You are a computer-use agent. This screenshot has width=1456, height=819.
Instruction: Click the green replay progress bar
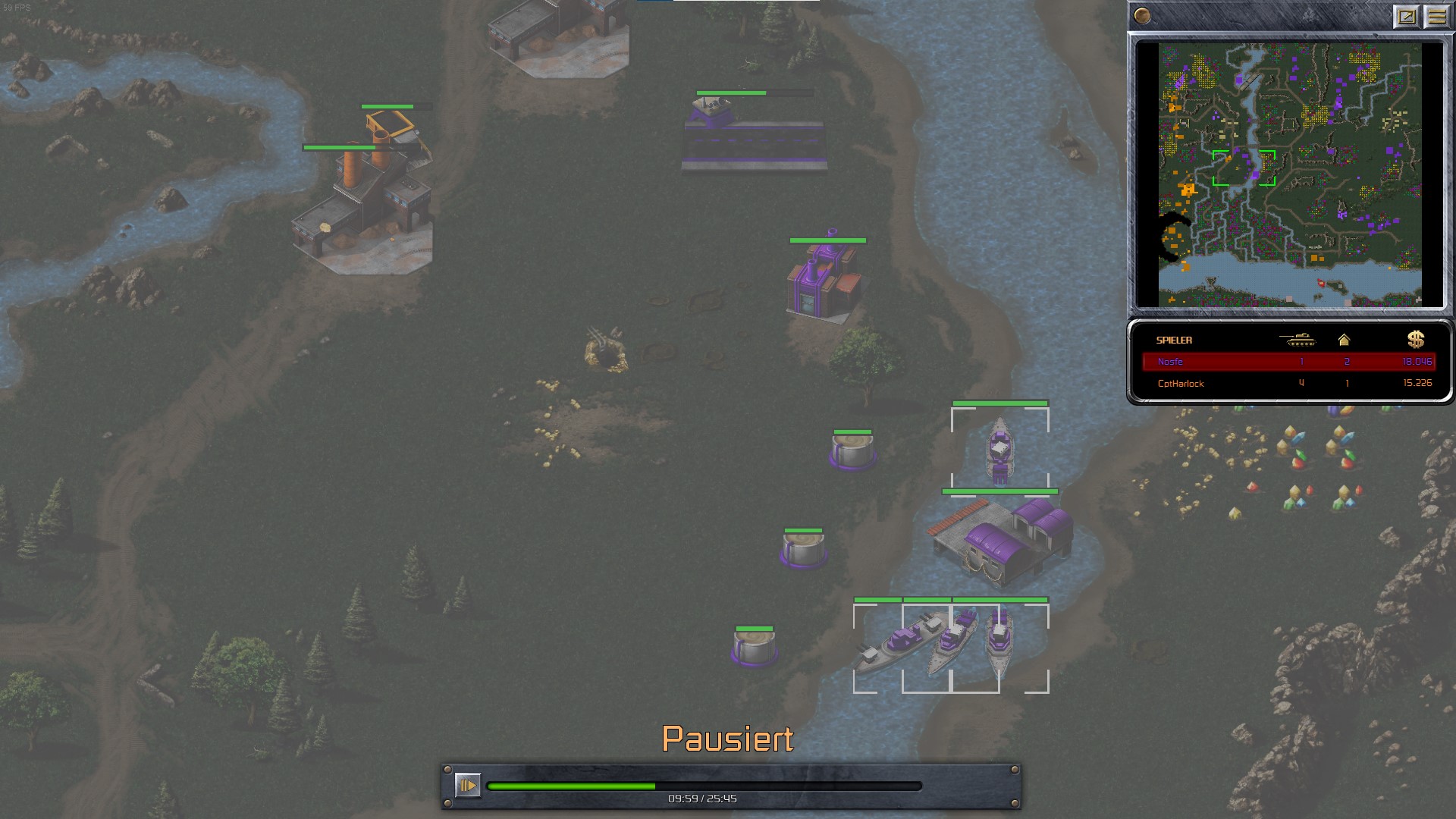coord(704,786)
